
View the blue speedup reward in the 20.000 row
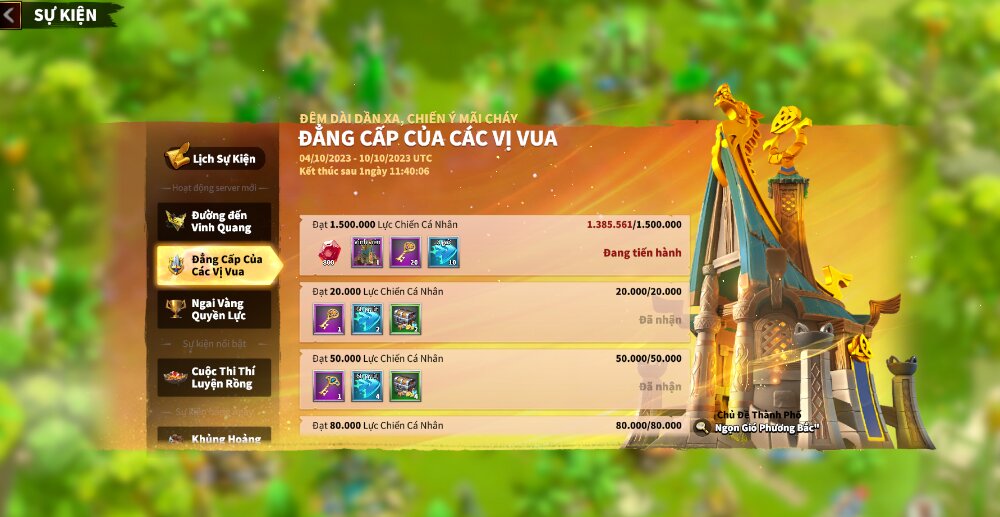click(x=367, y=319)
